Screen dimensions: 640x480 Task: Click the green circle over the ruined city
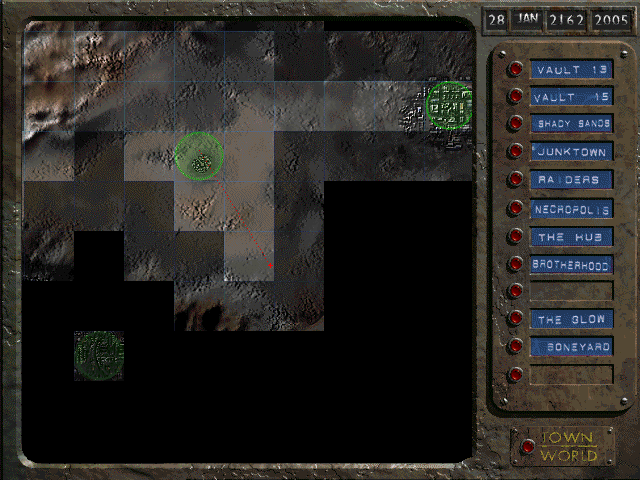point(449,105)
